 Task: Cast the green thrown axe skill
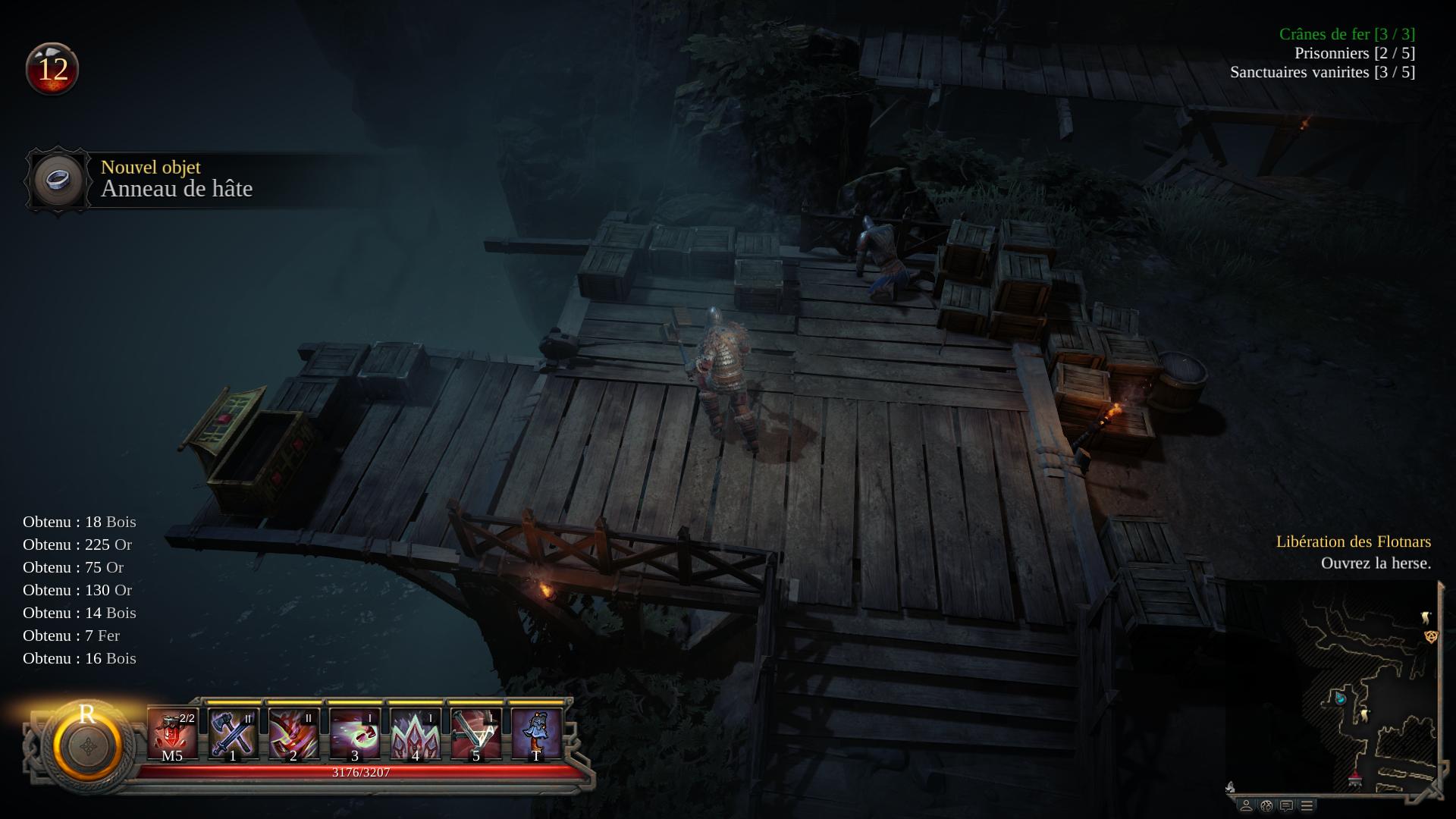coord(354,733)
